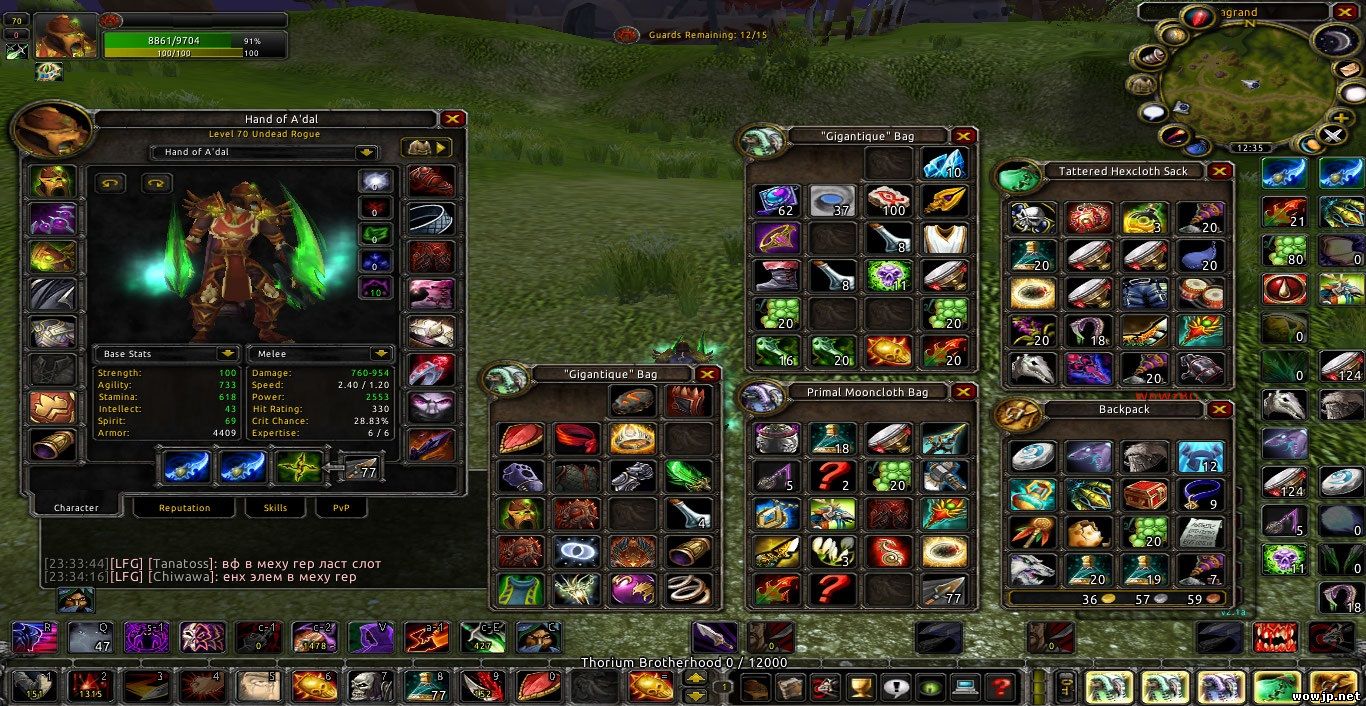Select the red treasure chest in Backpack
Screen dimensions: 1366x706
point(1143,494)
